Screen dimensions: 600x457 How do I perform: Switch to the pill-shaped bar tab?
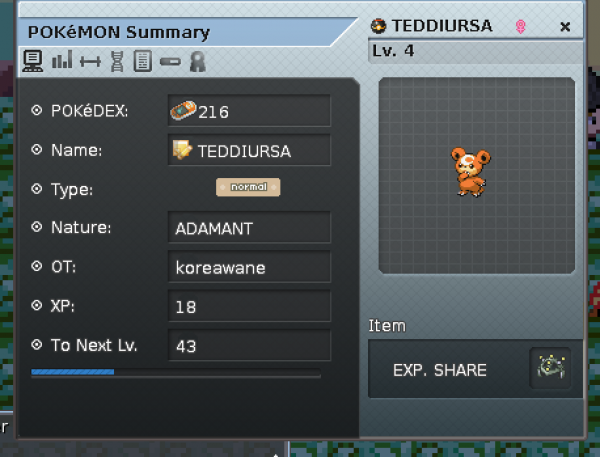click(x=170, y=62)
